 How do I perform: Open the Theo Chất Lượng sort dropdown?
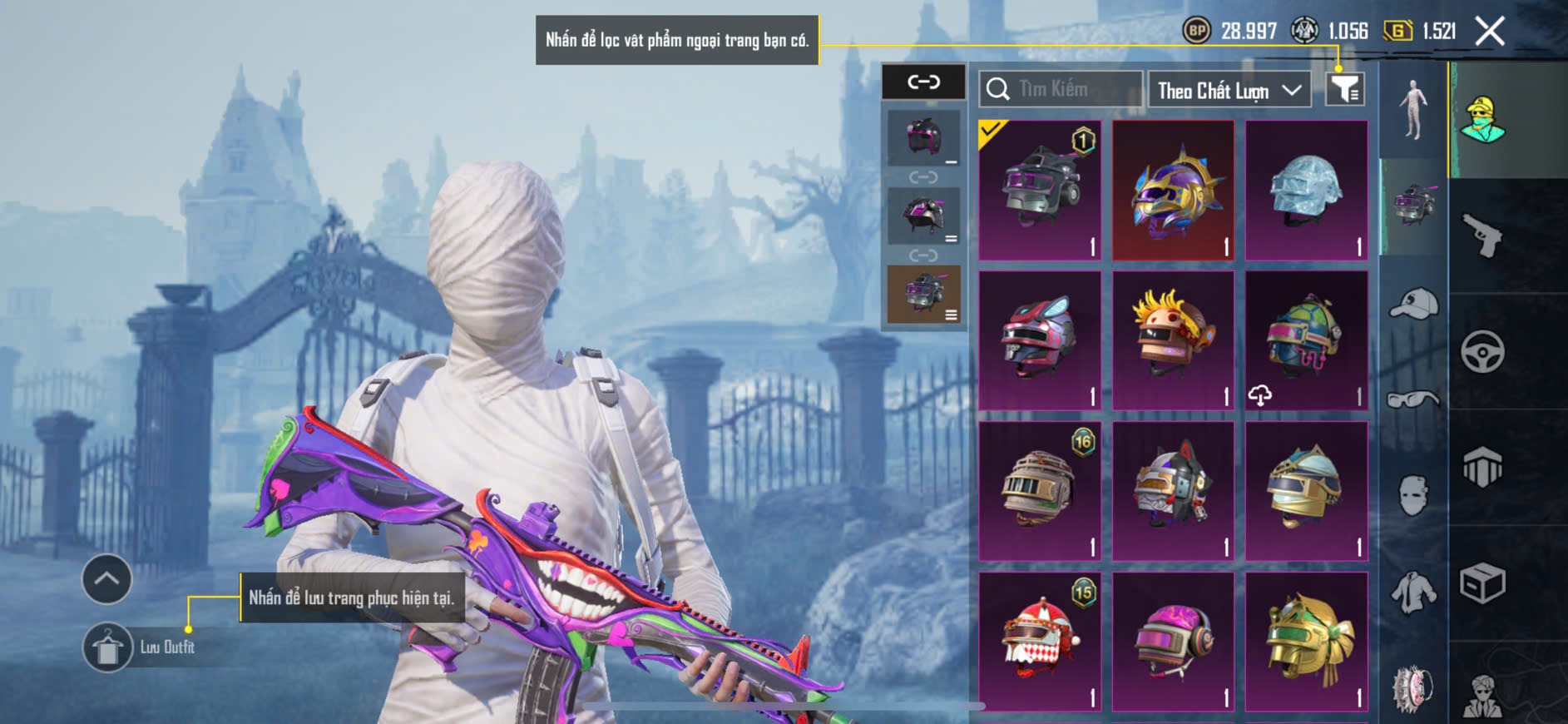[x=1228, y=90]
